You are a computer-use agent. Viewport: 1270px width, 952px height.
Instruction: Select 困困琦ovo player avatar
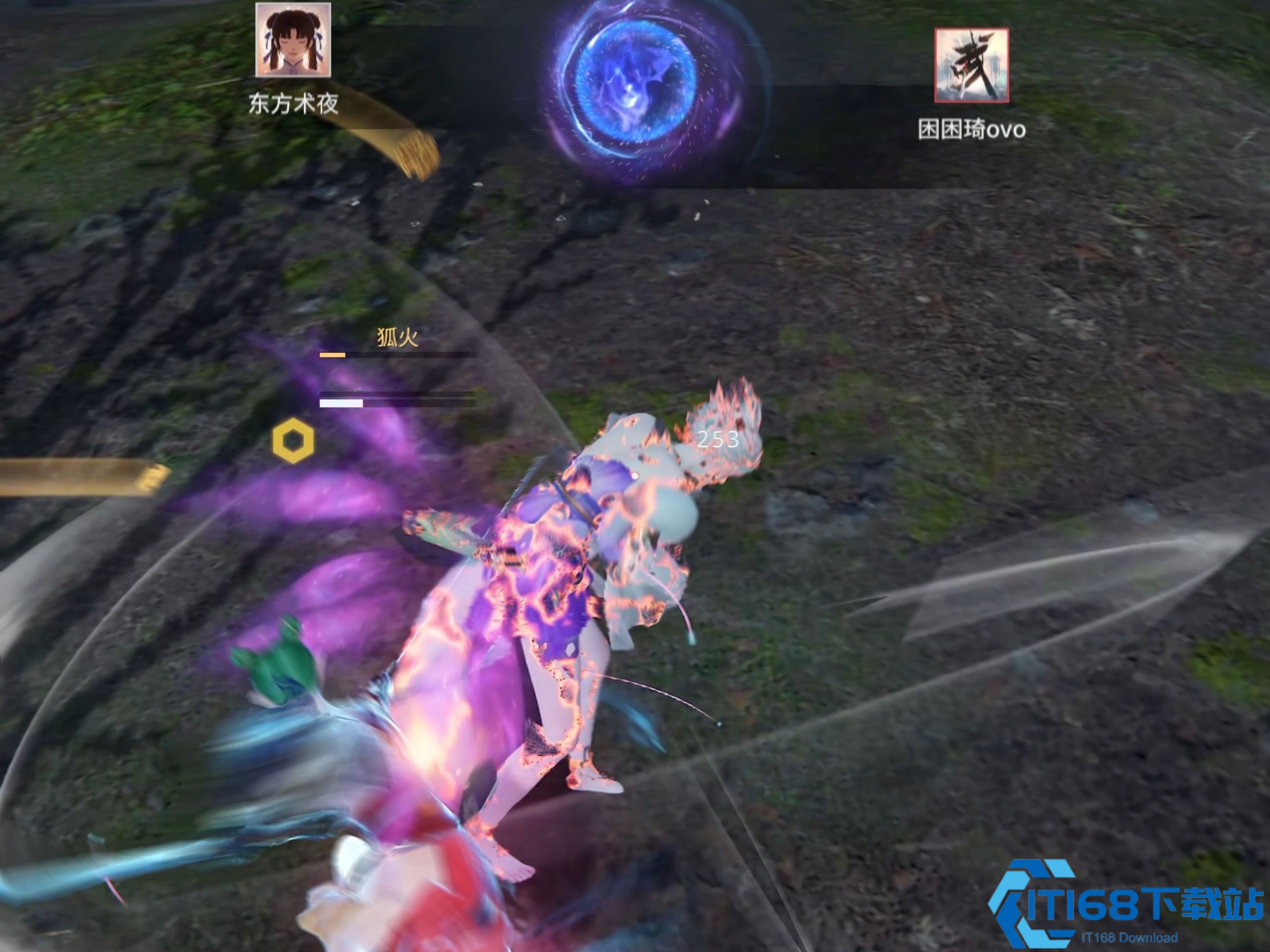point(971,65)
